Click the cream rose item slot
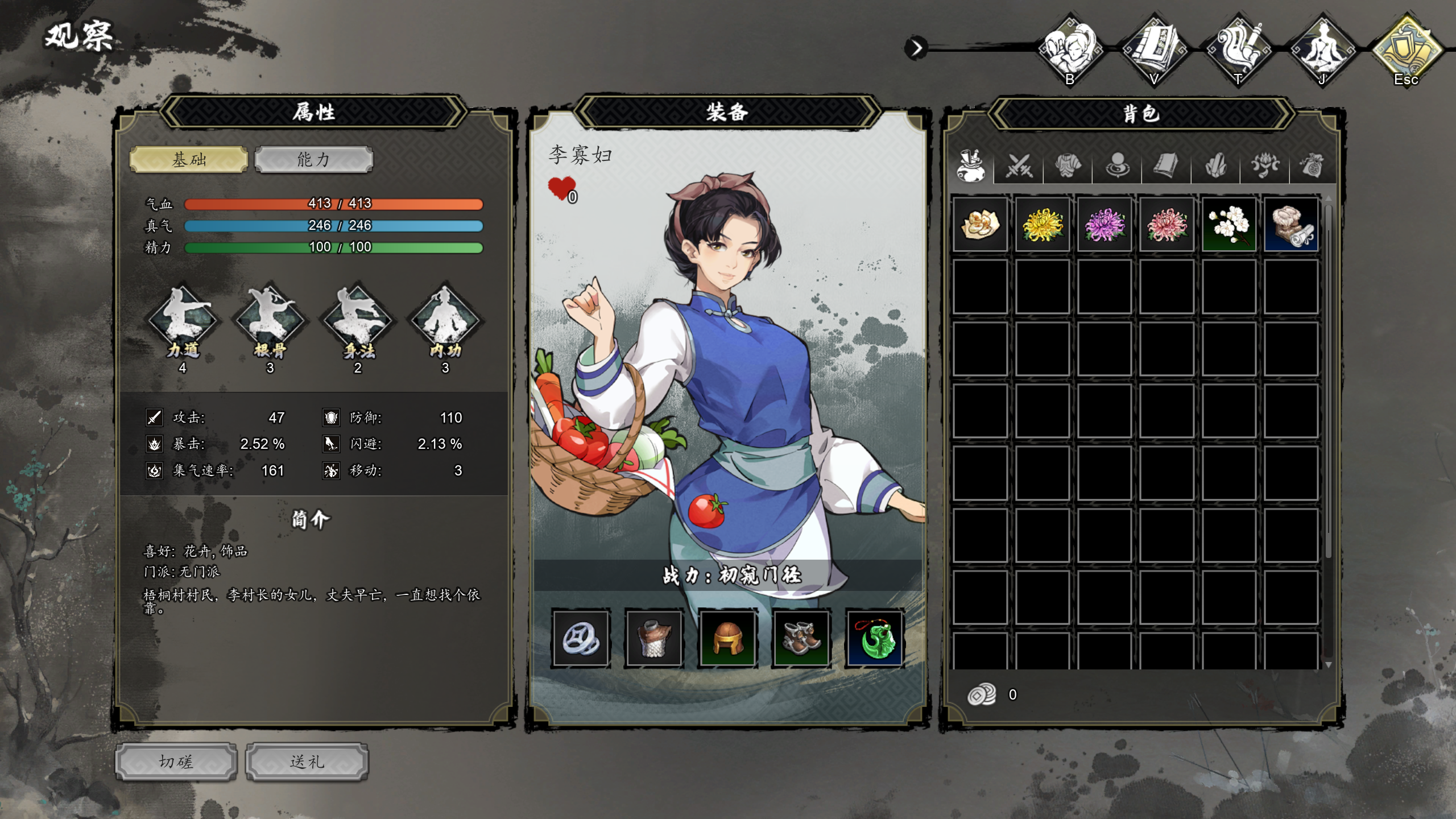 pyautogui.click(x=981, y=225)
